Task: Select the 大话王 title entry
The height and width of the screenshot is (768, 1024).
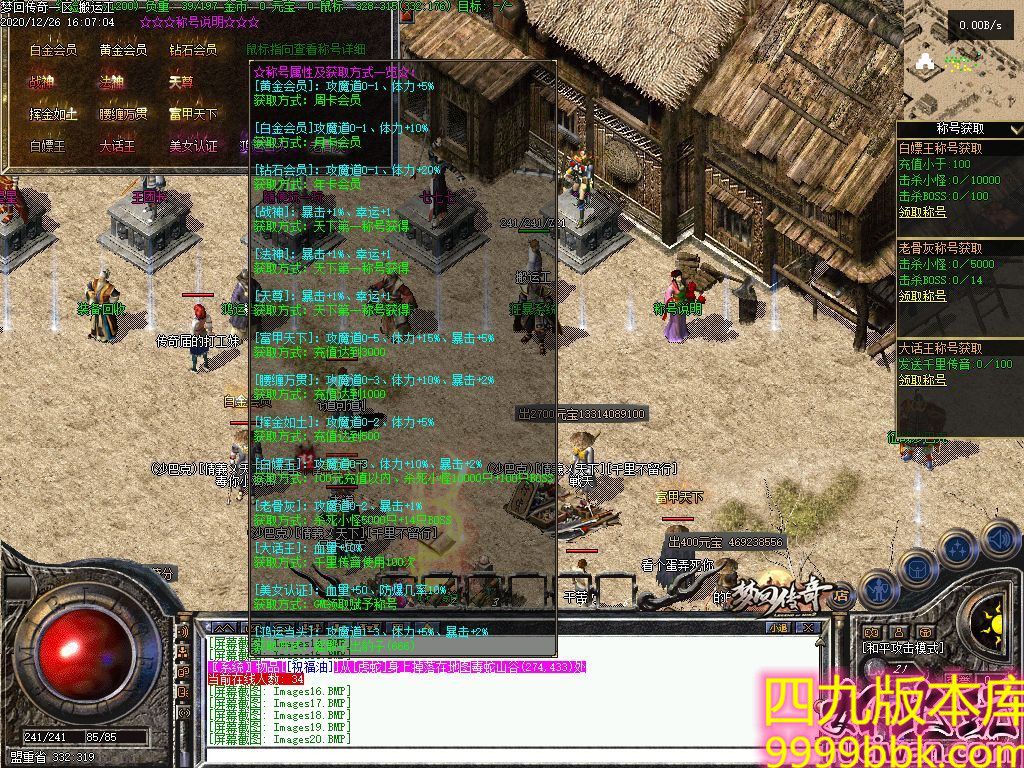Action: (x=117, y=146)
